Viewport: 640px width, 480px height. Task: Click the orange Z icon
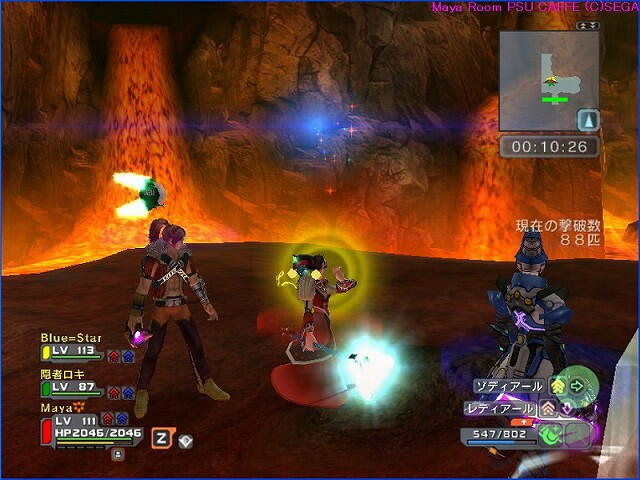tap(160, 437)
